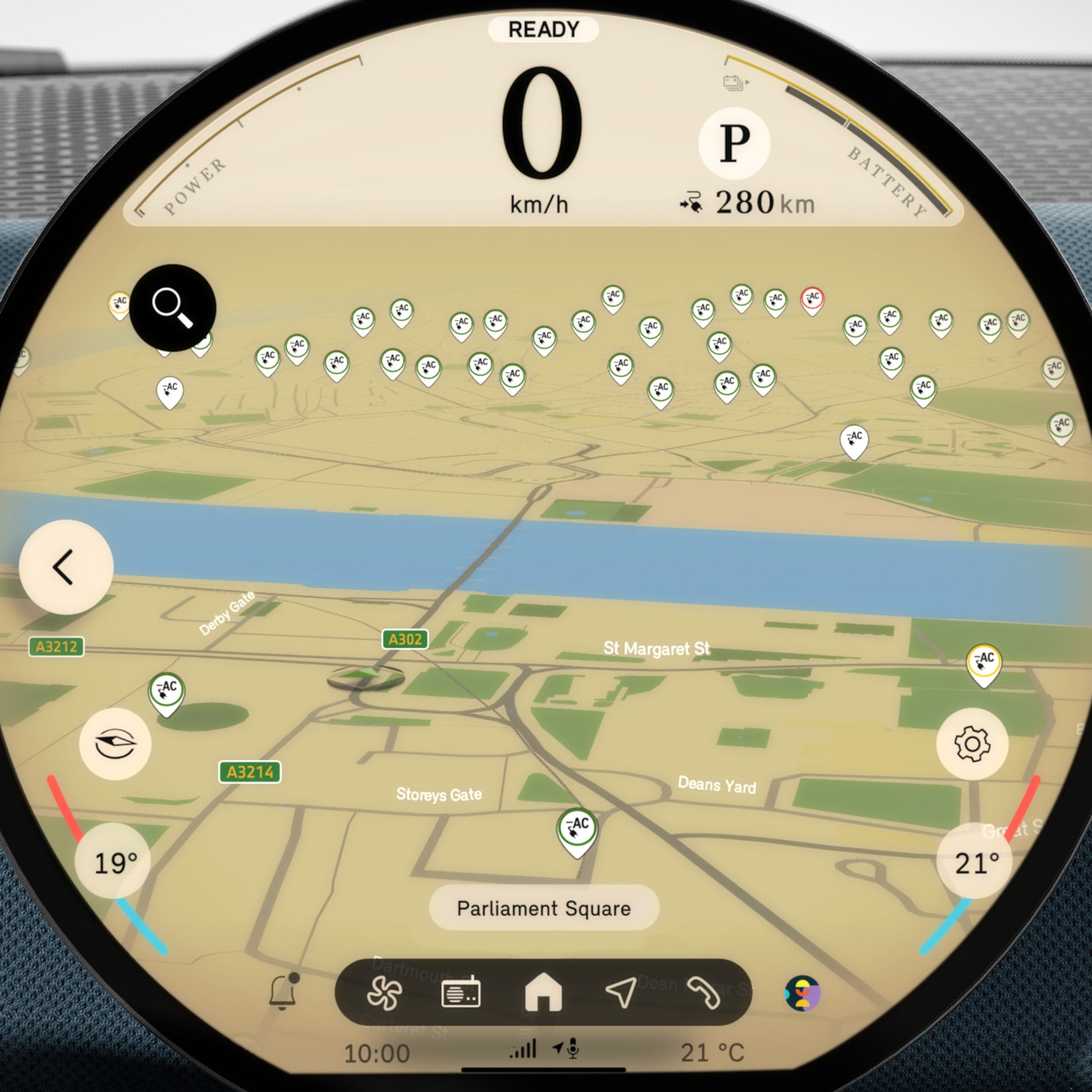This screenshot has width=1092, height=1092.
Task: Open the notifications bell
Action: [x=283, y=992]
